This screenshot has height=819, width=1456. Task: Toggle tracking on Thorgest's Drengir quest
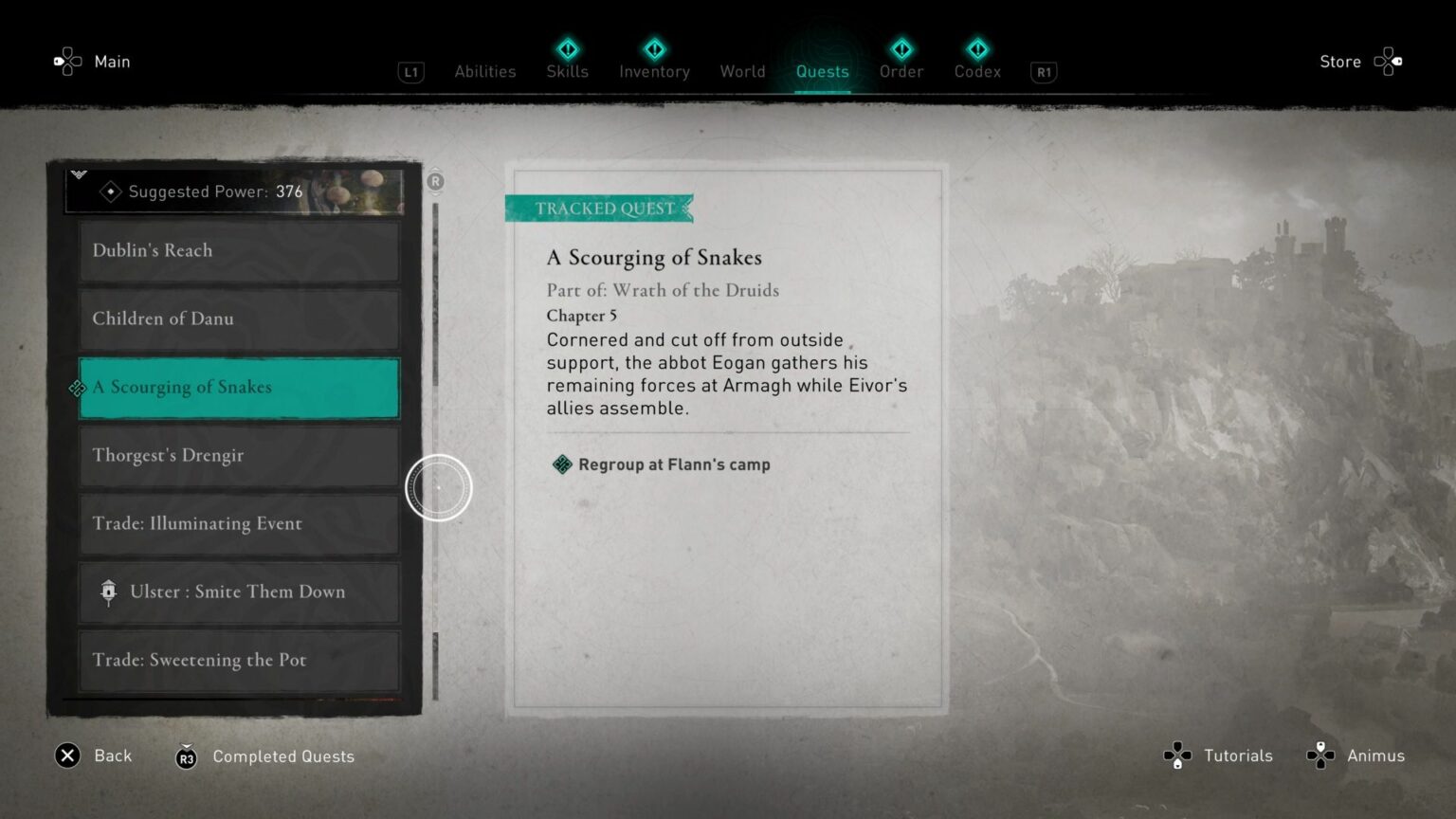coord(238,456)
